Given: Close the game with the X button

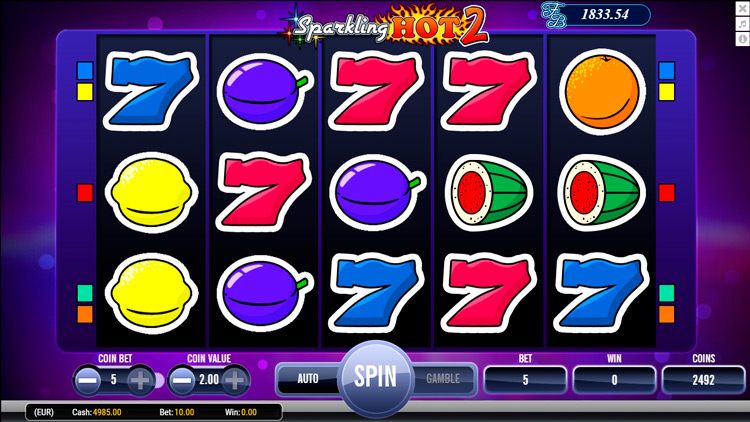Looking at the screenshot, I should click(742, 9).
